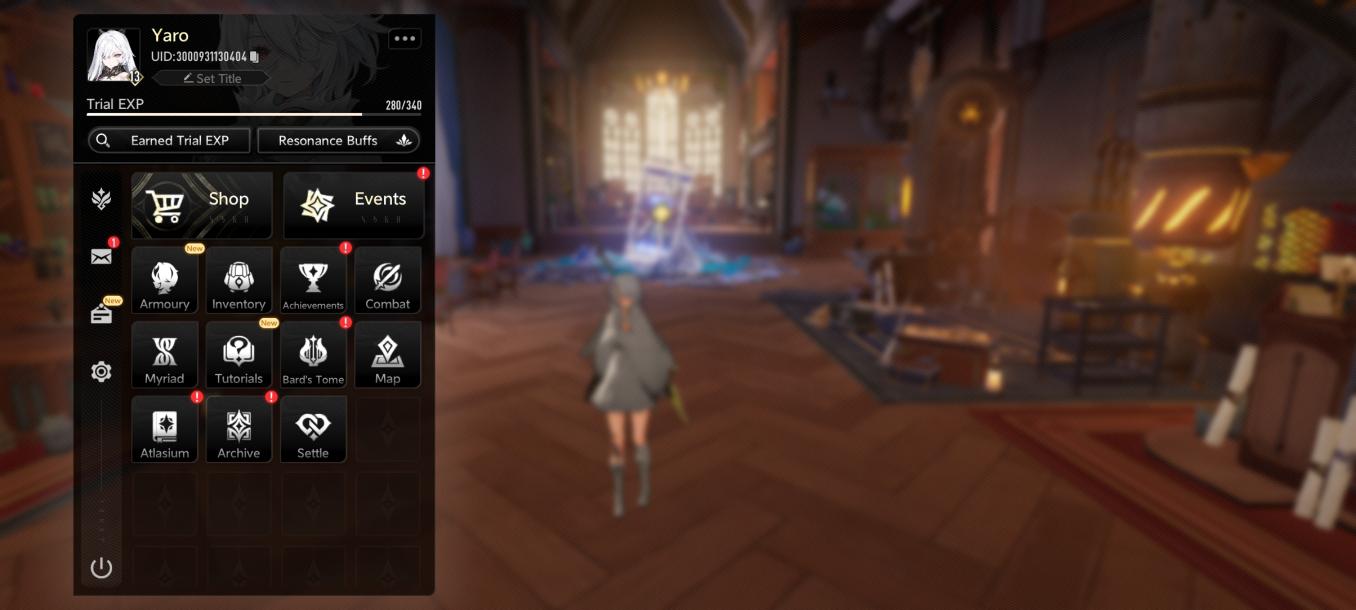The width and height of the screenshot is (1356, 610).
Task: Select the Myriad menu tile
Action: click(x=165, y=355)
